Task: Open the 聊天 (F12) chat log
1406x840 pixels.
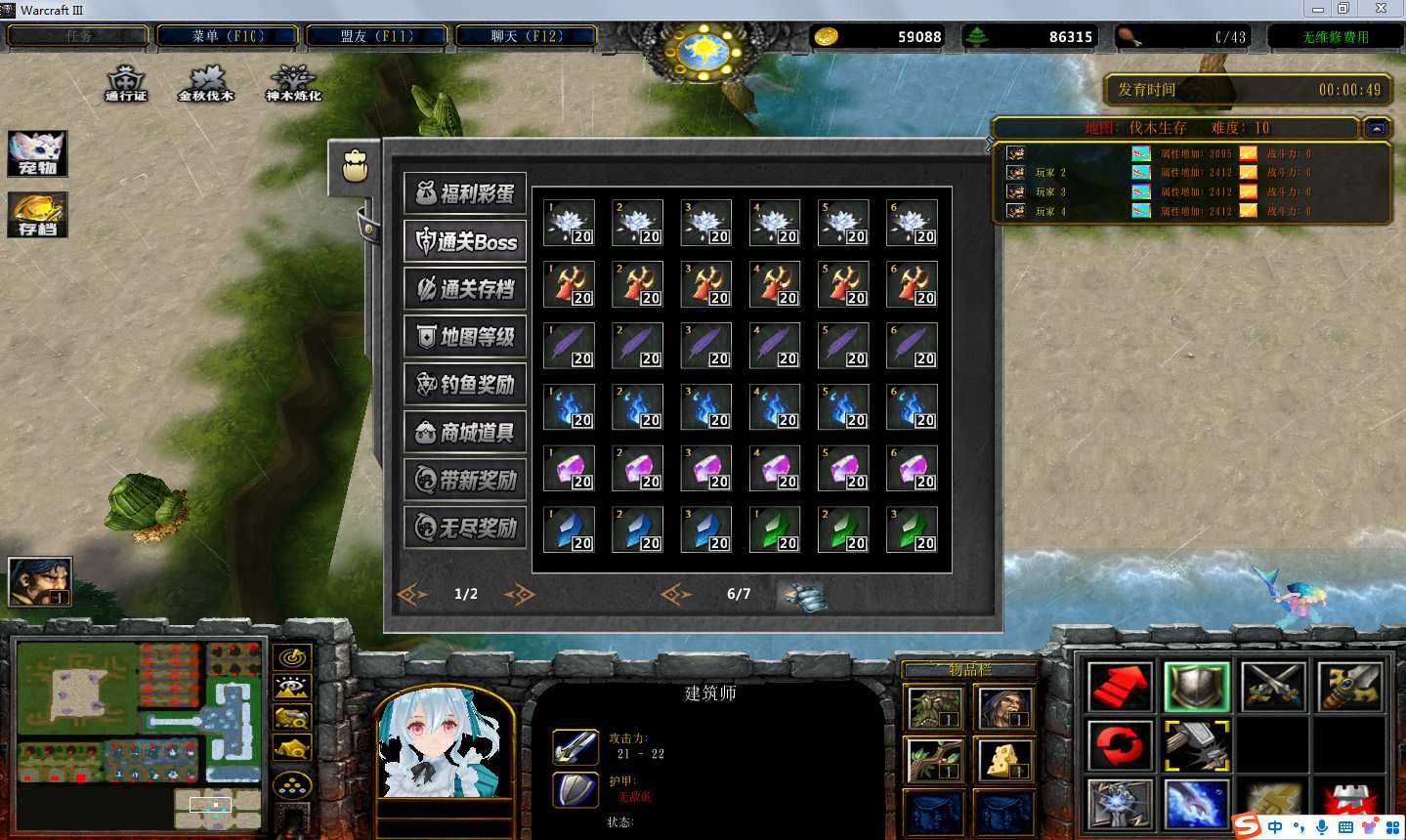Action: [x=527, y=37]
